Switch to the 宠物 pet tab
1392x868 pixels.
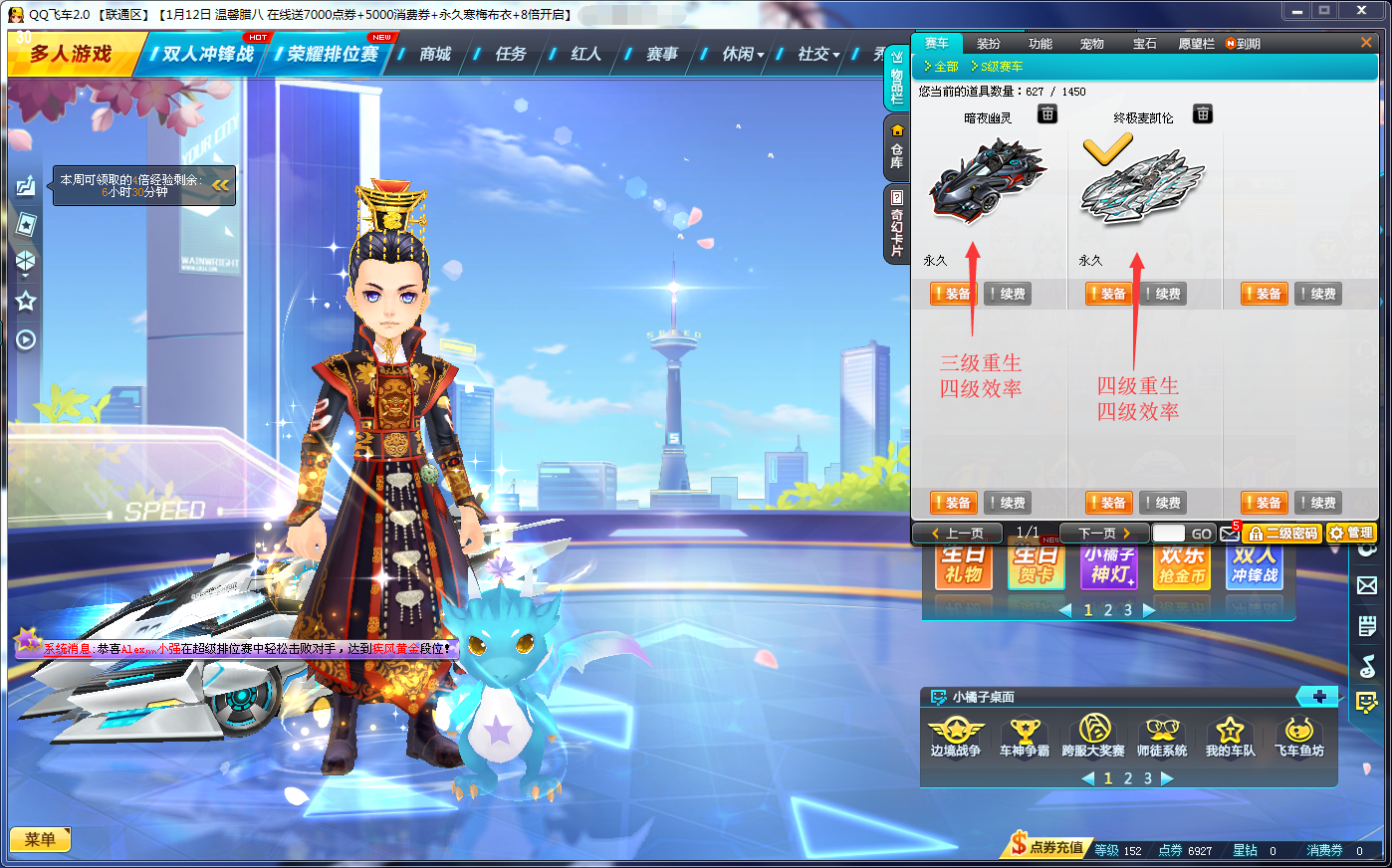point(1091,44)
